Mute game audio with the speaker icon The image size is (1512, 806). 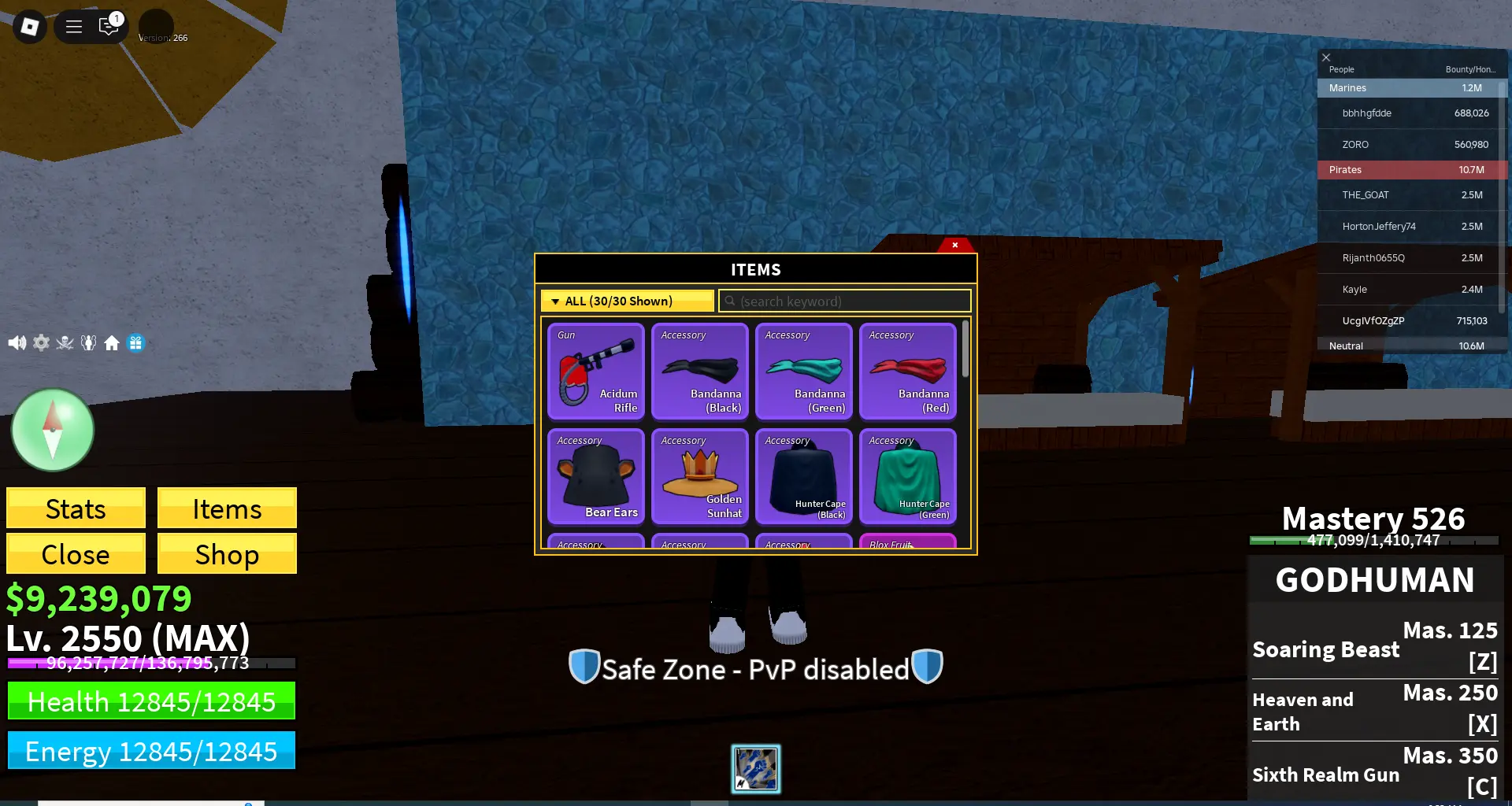click(x=17, y=342)
